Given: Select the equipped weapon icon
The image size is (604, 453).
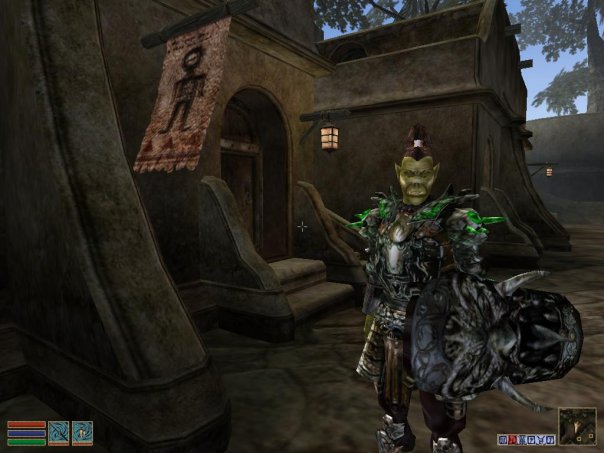Looking at the screenshot, I should (59, 432).
